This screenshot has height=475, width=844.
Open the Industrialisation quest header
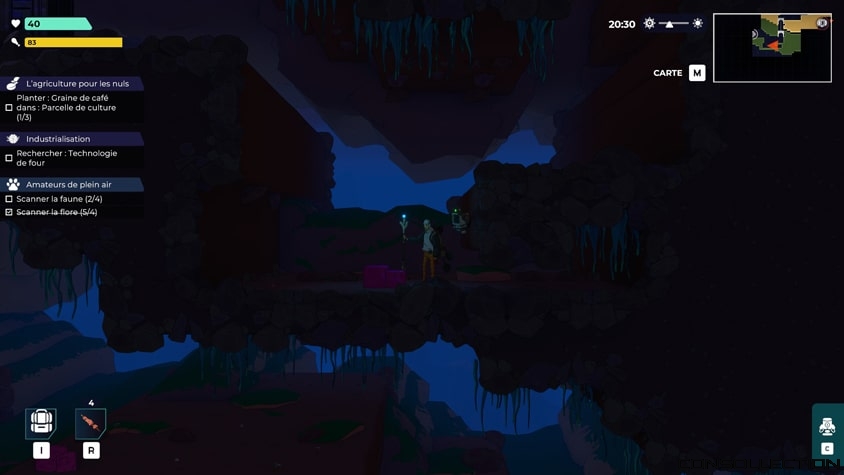(58, 139)
